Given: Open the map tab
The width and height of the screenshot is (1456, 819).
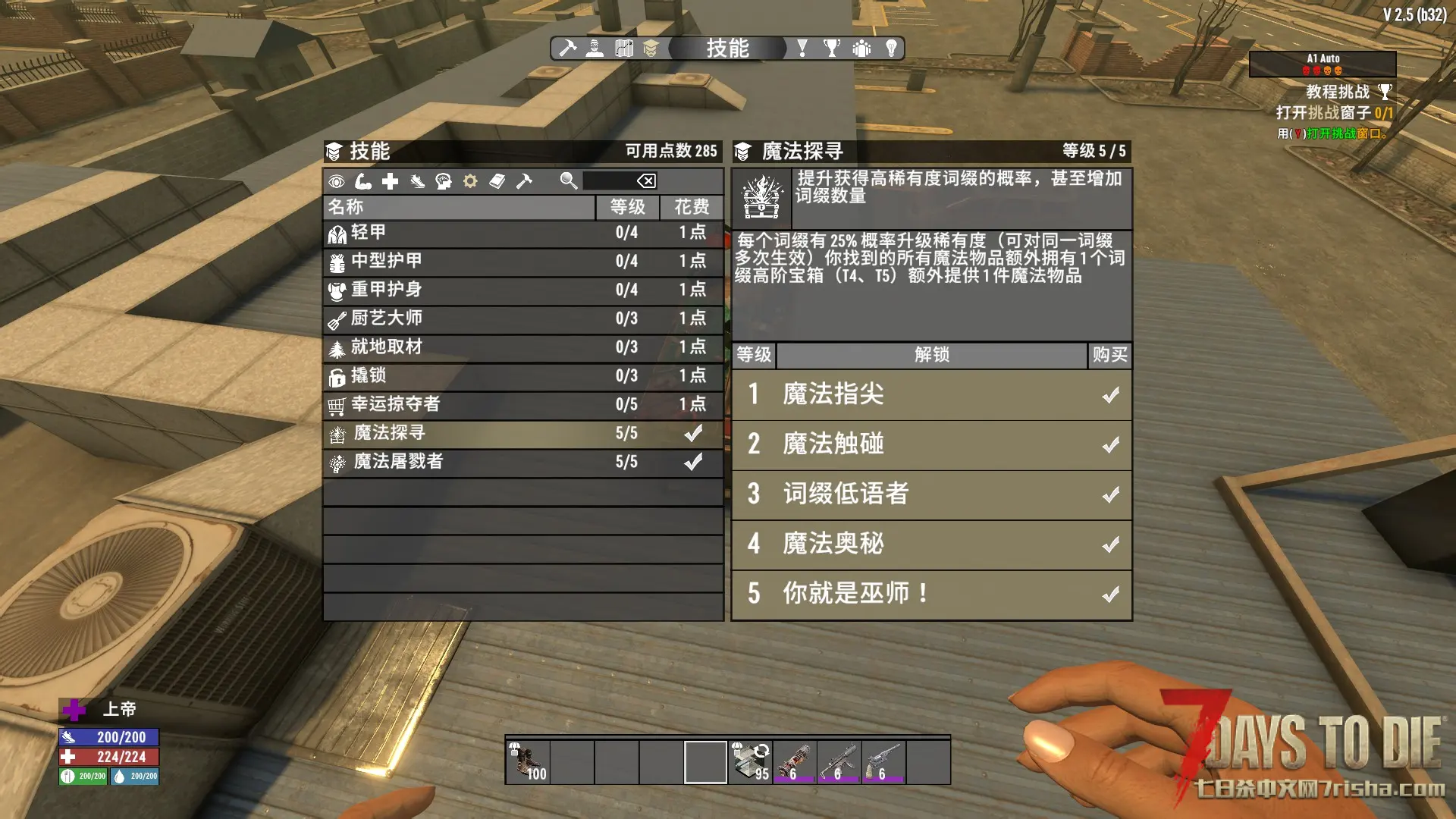Looking at the screenshot, I should [x=623, y=49].
